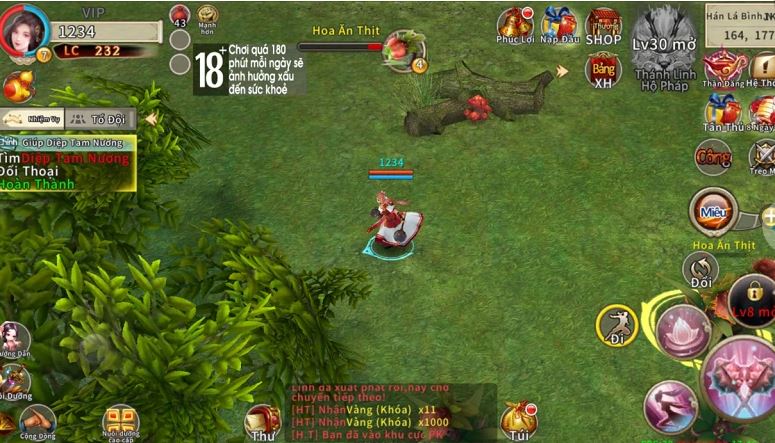This screenshot has width=775, height=443.
Task: Activate the pink lotus skill
Action: click(683, 330)
